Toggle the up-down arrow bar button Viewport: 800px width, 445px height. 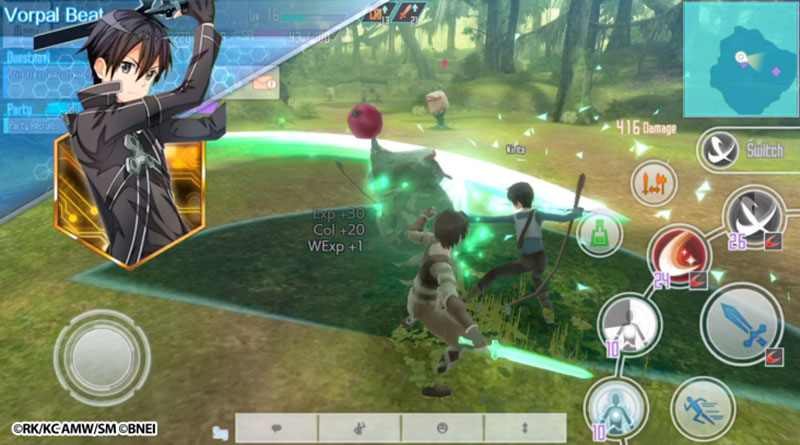525,428
